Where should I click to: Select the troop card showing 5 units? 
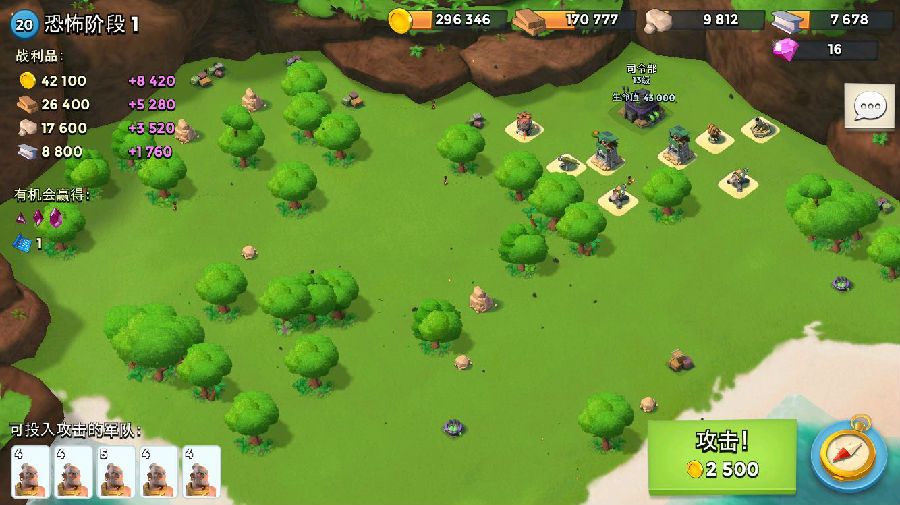116,471
